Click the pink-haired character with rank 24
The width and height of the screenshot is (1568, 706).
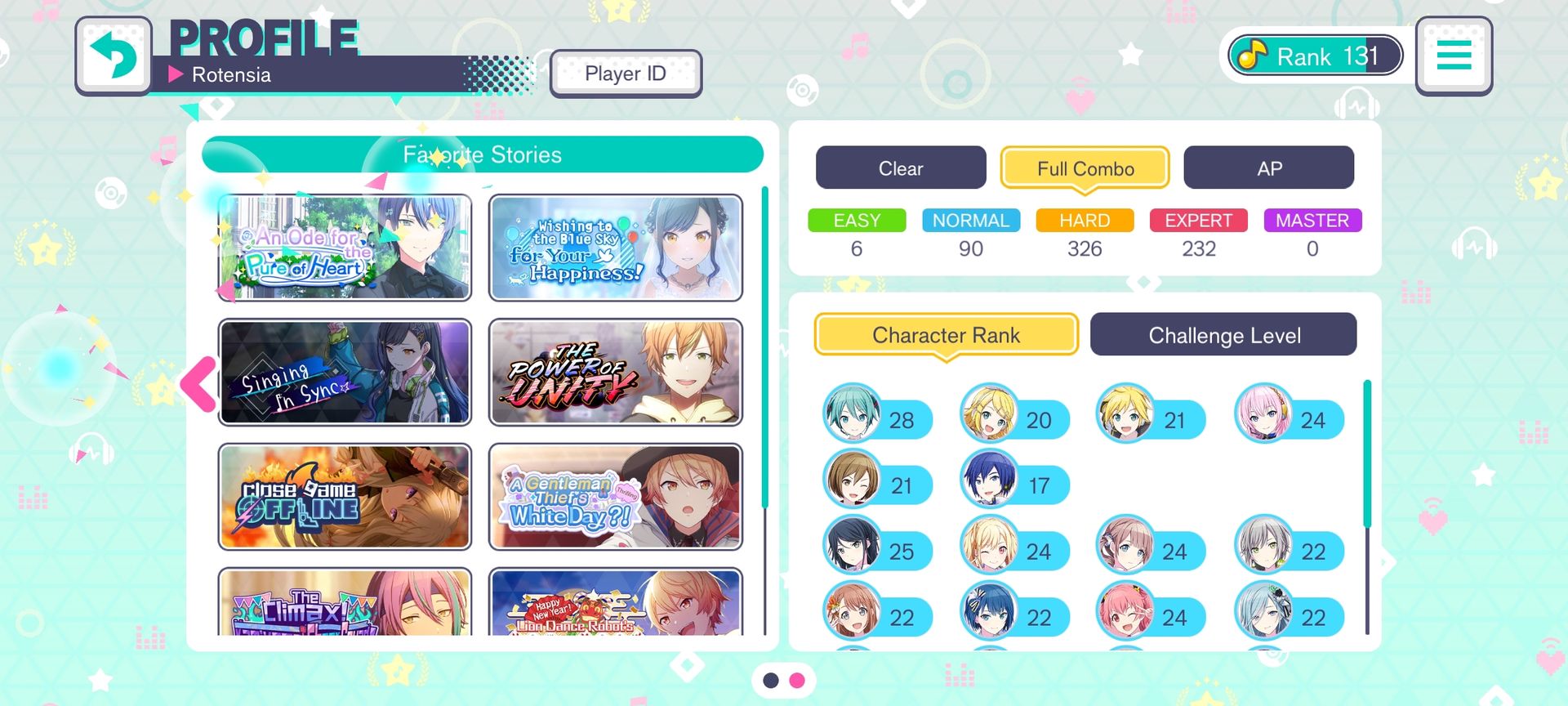click(1264, 413)
